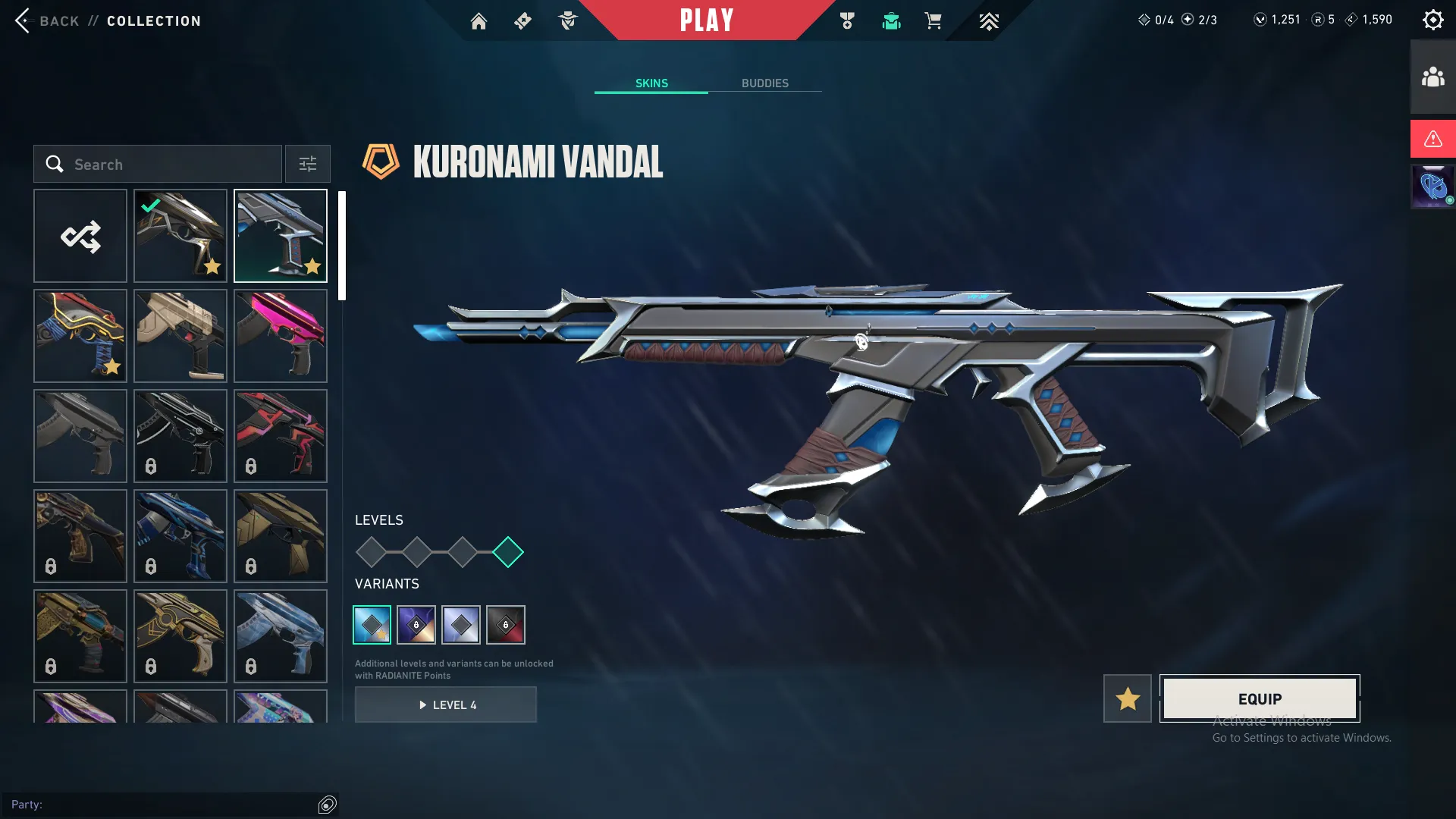Open the Home screen icon
1456x819 pixels.
click(479, 21)
